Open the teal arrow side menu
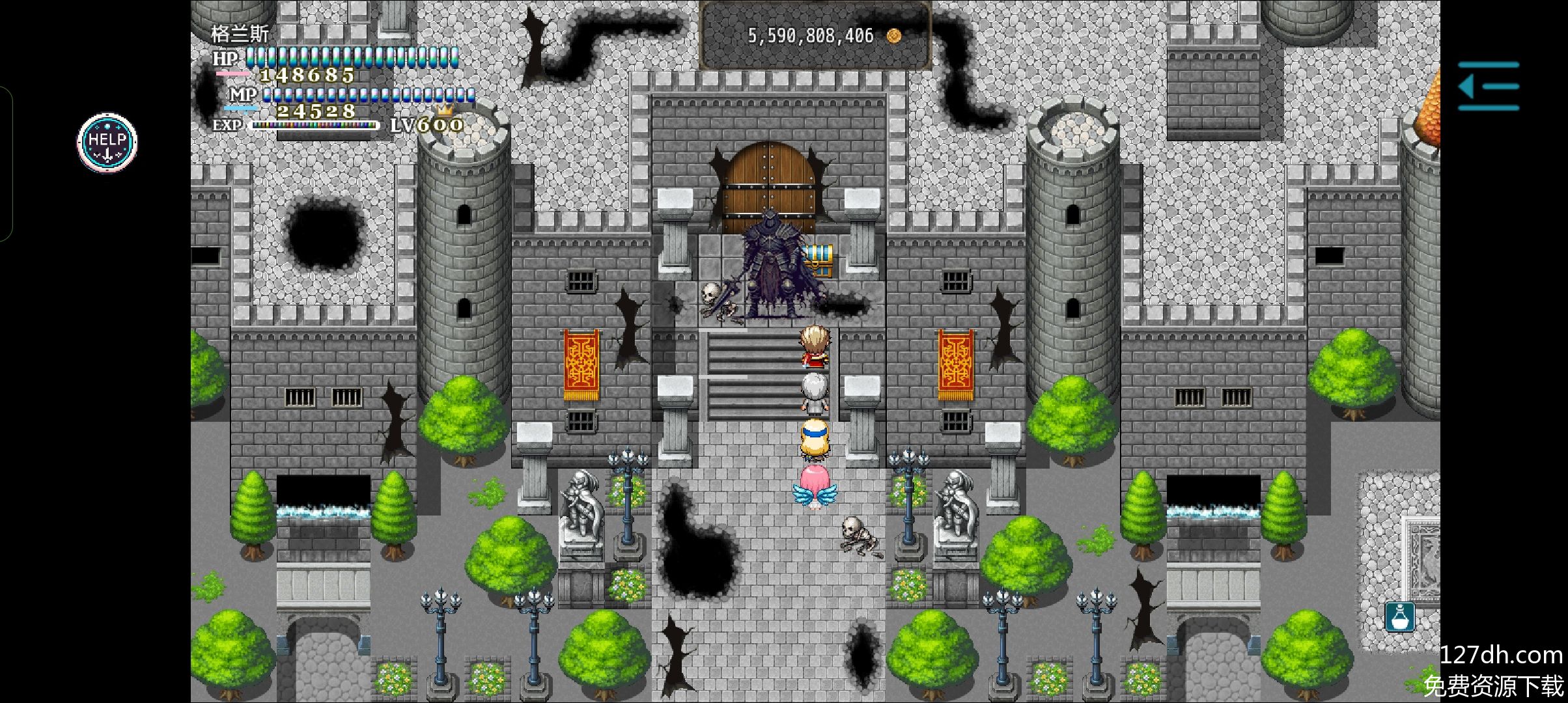The width and height of the screenshot is (1568, 703). (1489, 86)
